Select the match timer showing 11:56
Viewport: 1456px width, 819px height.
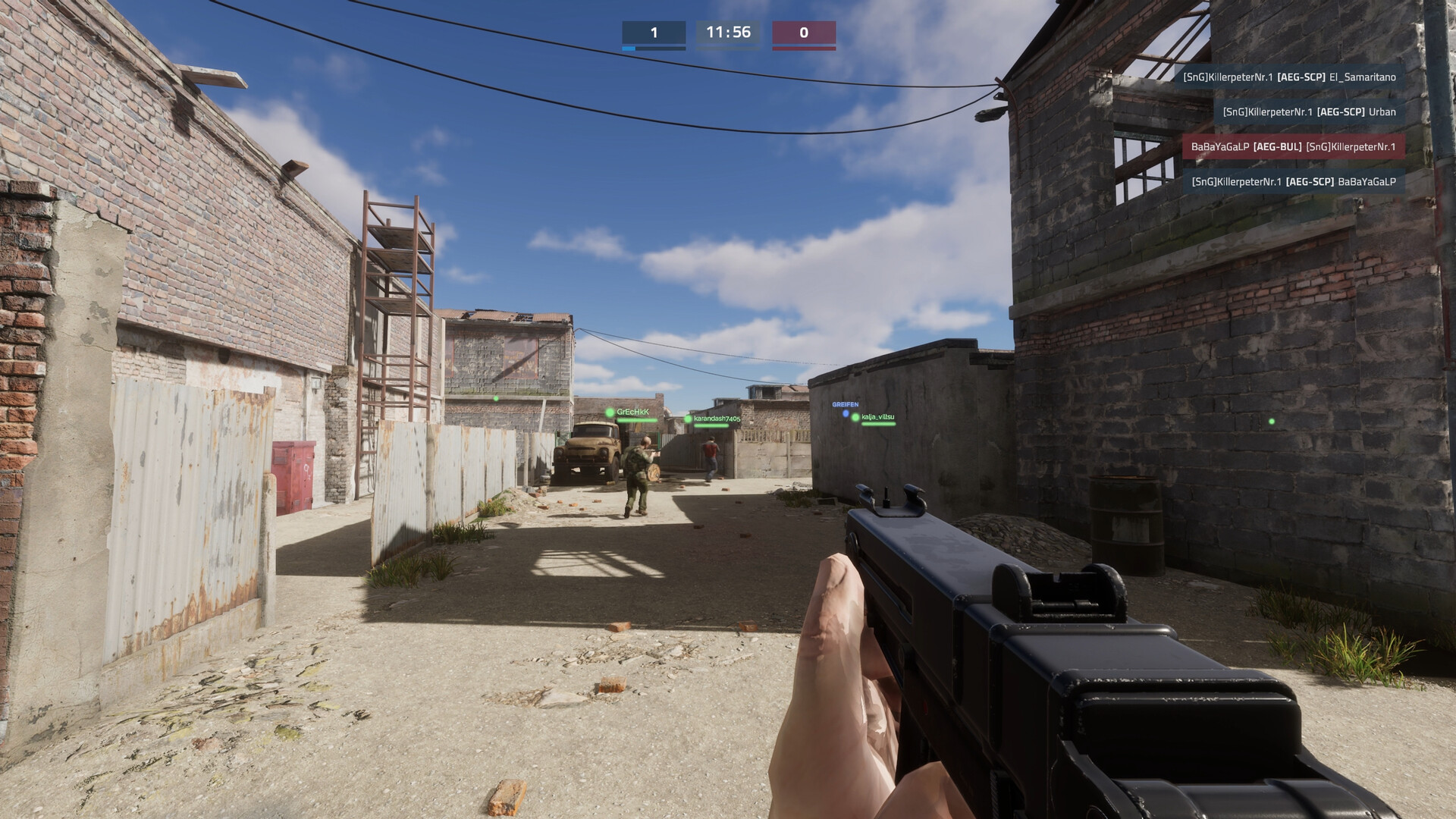(x=726, y=33)
